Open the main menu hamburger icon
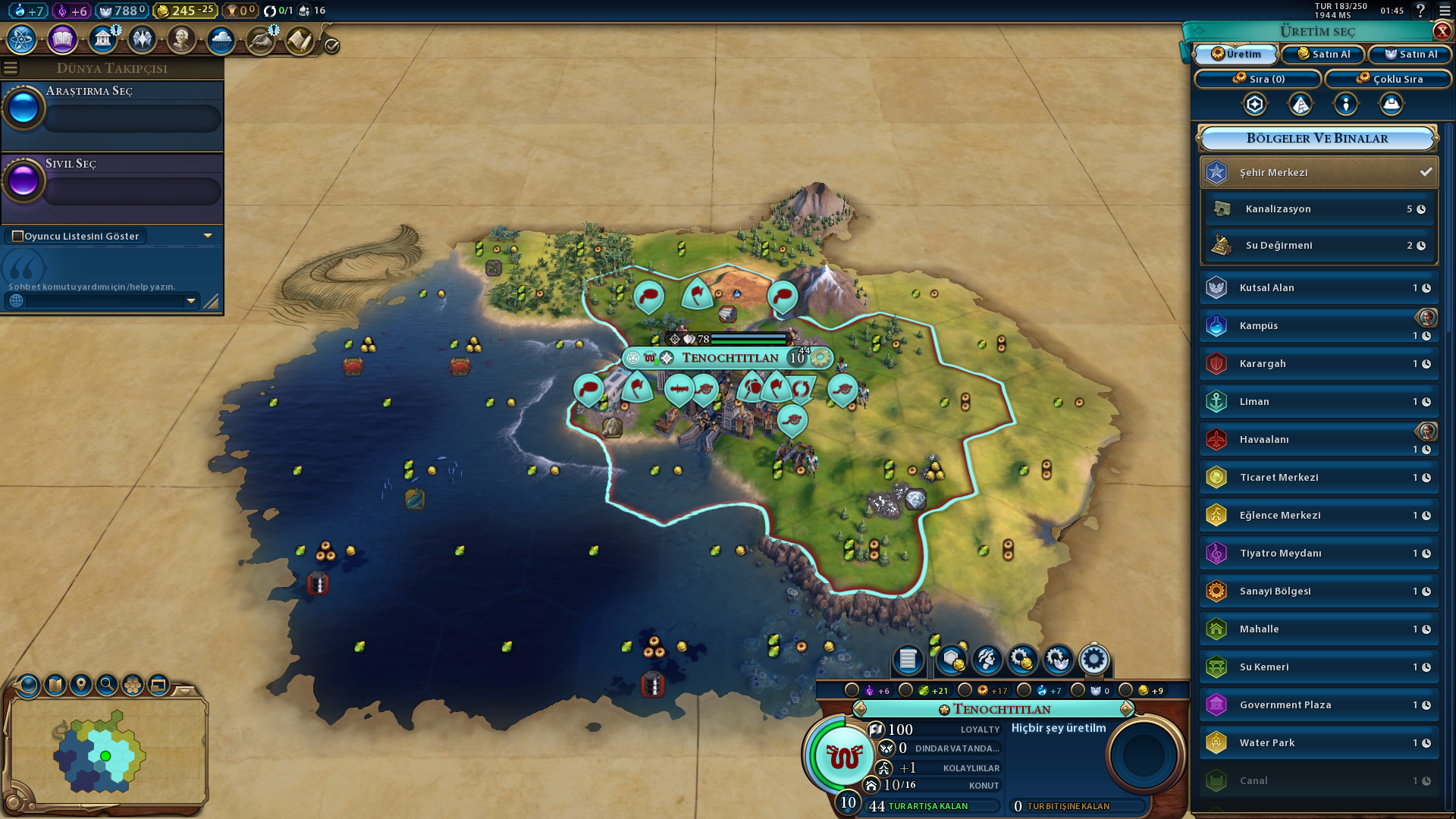The height and width of the screenshot is (819, 1456). [x=1445, y=11]
